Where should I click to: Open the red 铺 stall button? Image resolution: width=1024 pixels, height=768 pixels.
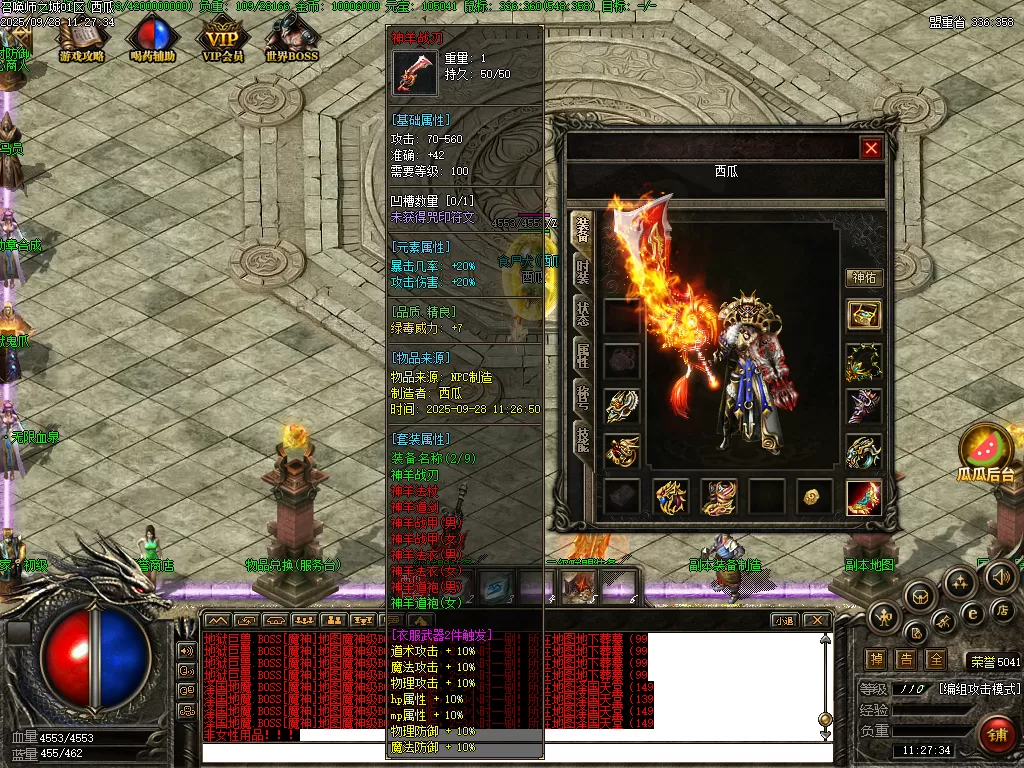tap(996, 734)
